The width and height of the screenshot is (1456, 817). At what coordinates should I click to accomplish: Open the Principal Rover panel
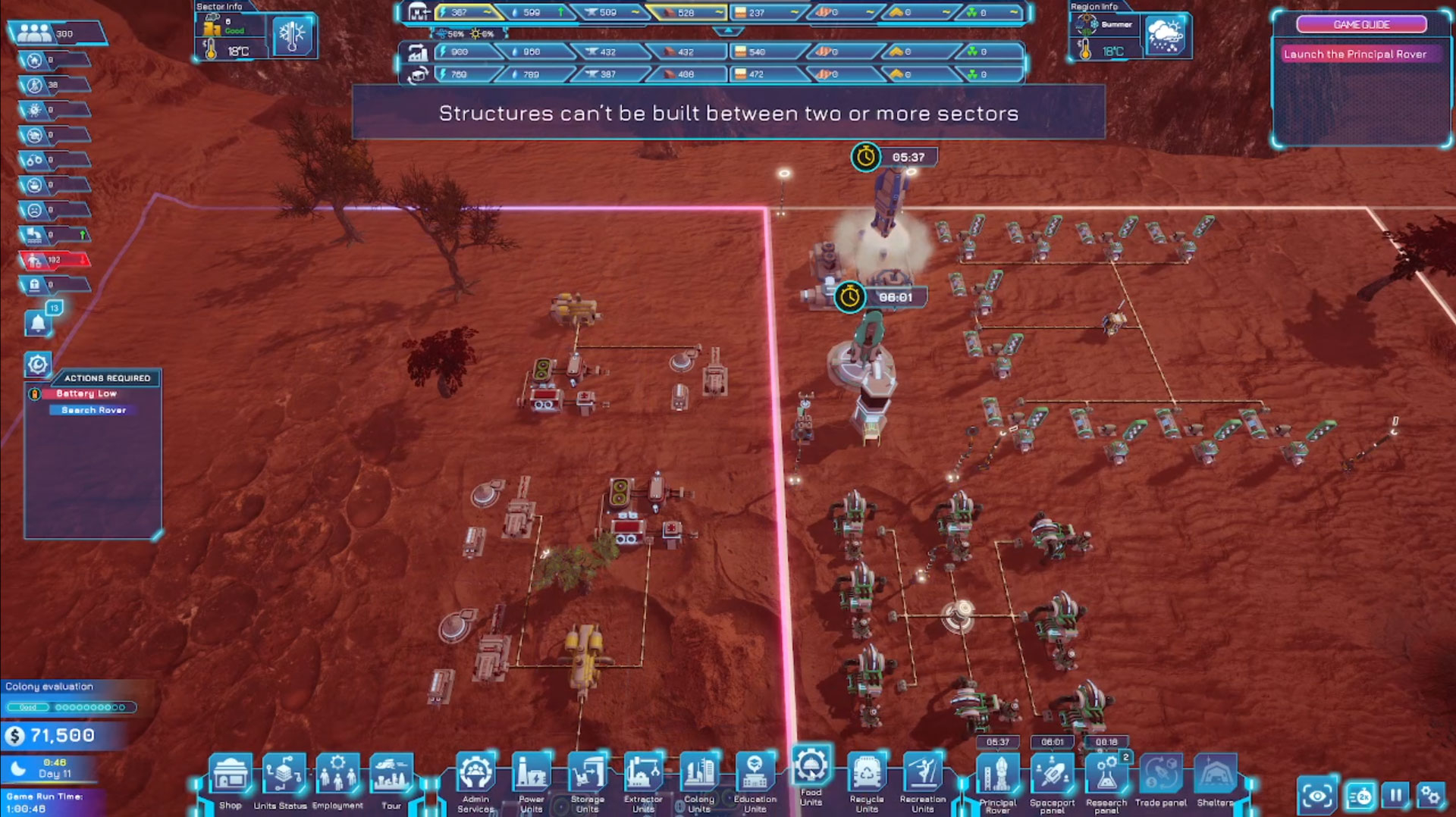click(x=997, y=778)
